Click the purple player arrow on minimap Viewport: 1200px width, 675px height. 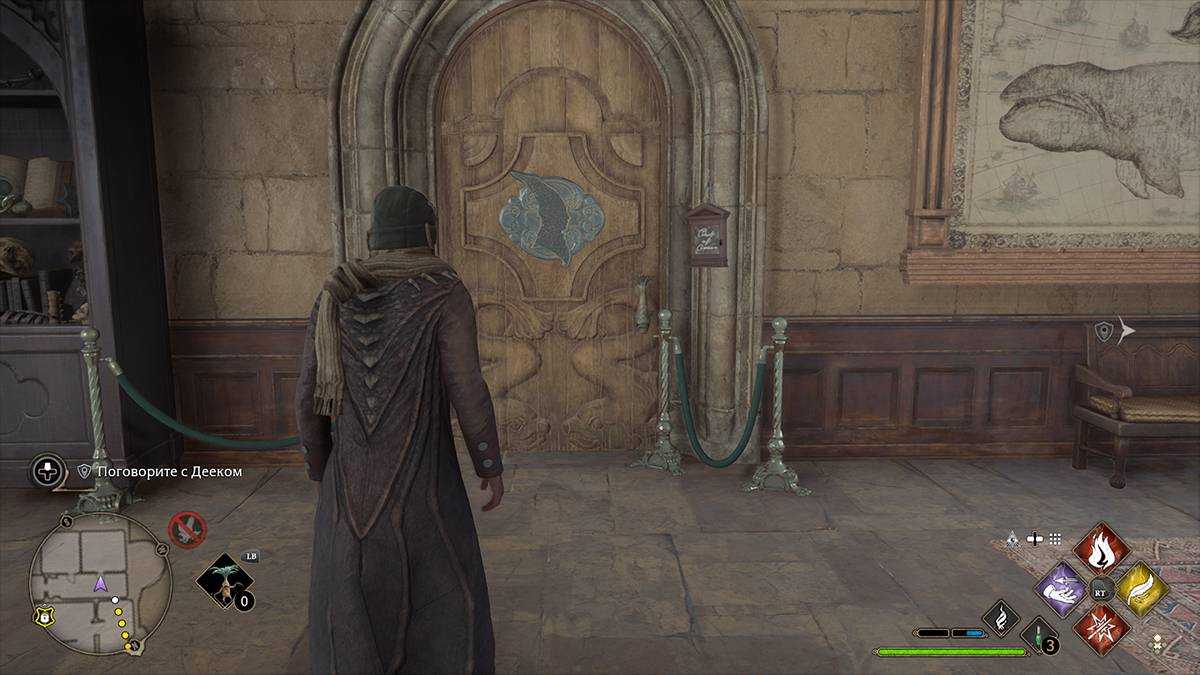point(99,583)
